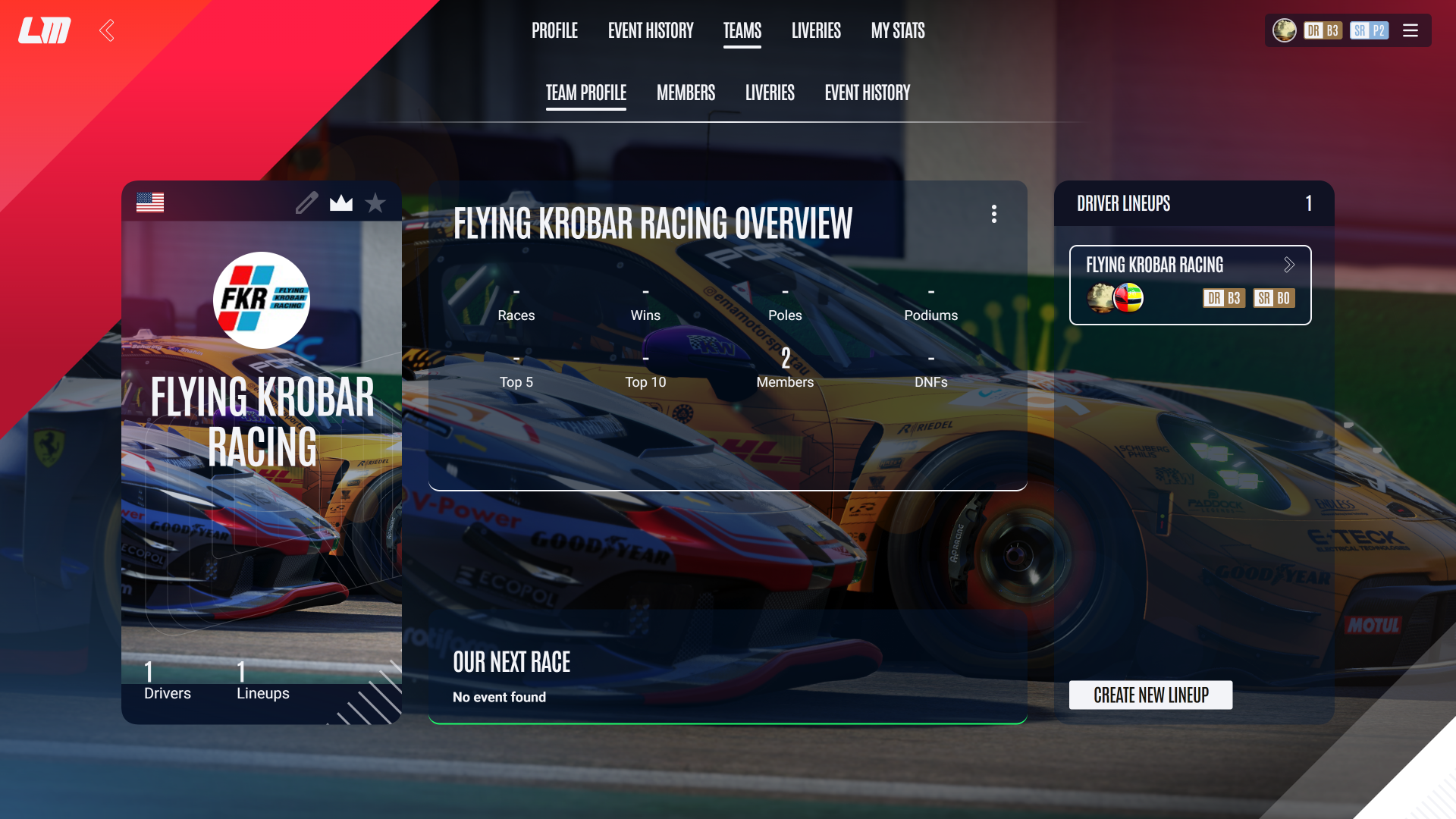Open the hamburger menu at top right
The image size is (1456, 819).
coord(1410,30)
